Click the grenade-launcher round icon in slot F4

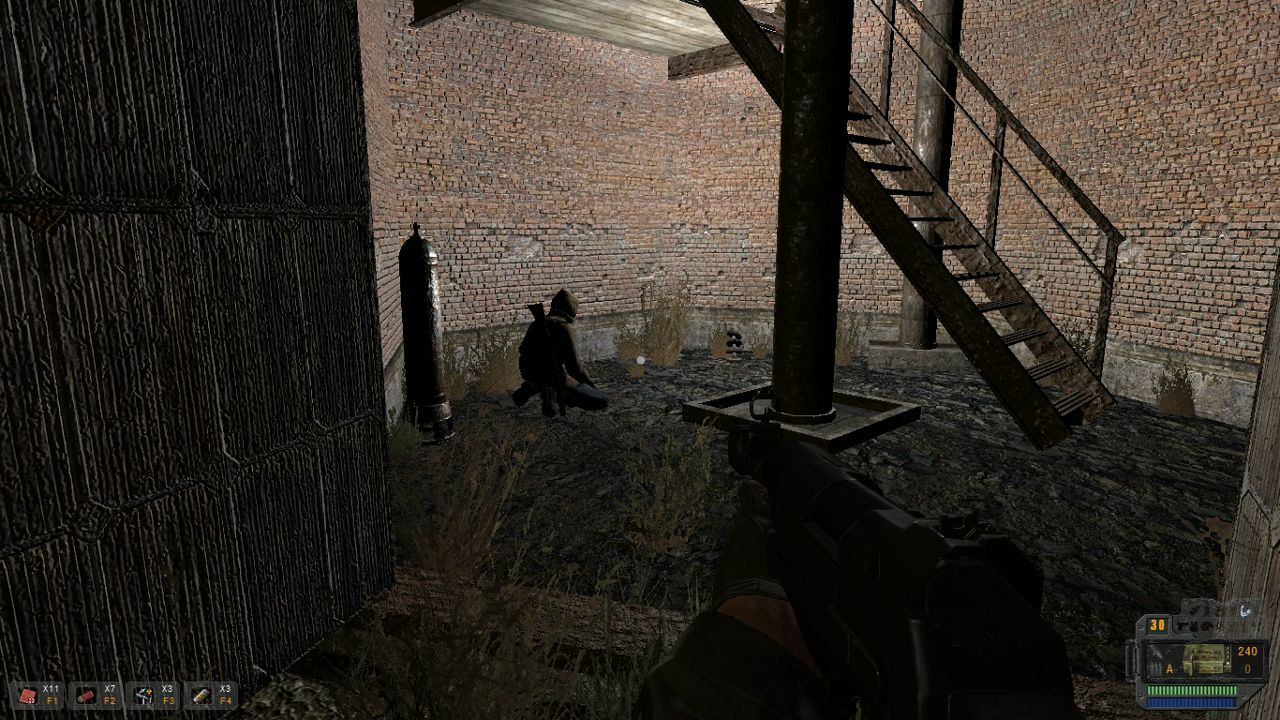tap(200, 693)
